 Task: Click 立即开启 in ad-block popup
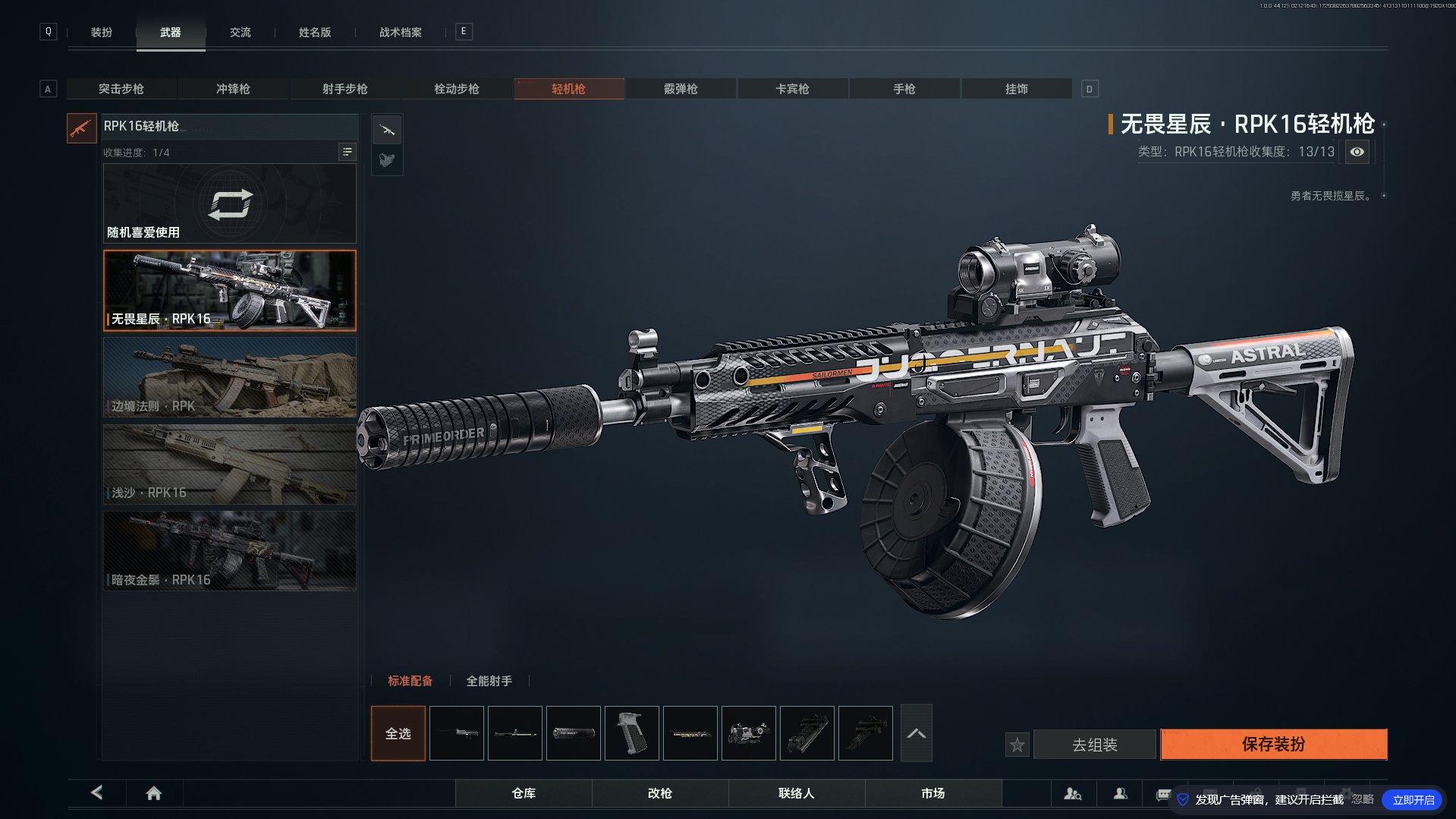click(1412, 800)
